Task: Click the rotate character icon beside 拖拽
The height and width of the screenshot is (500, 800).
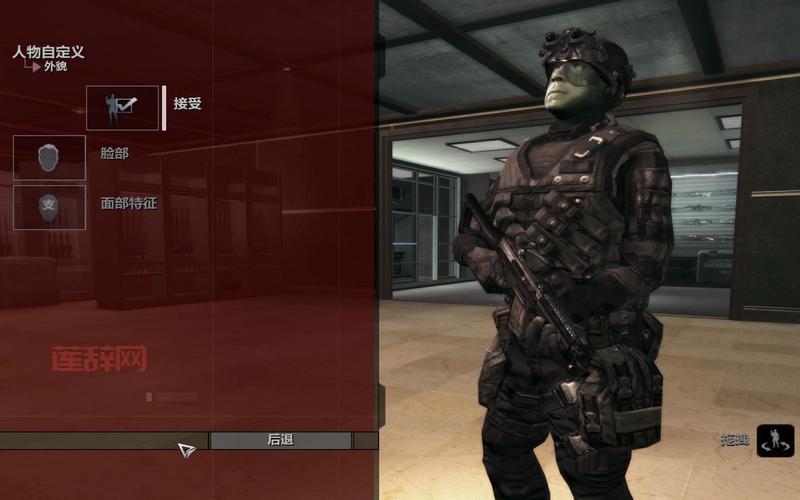Action: tap(775, 441)
